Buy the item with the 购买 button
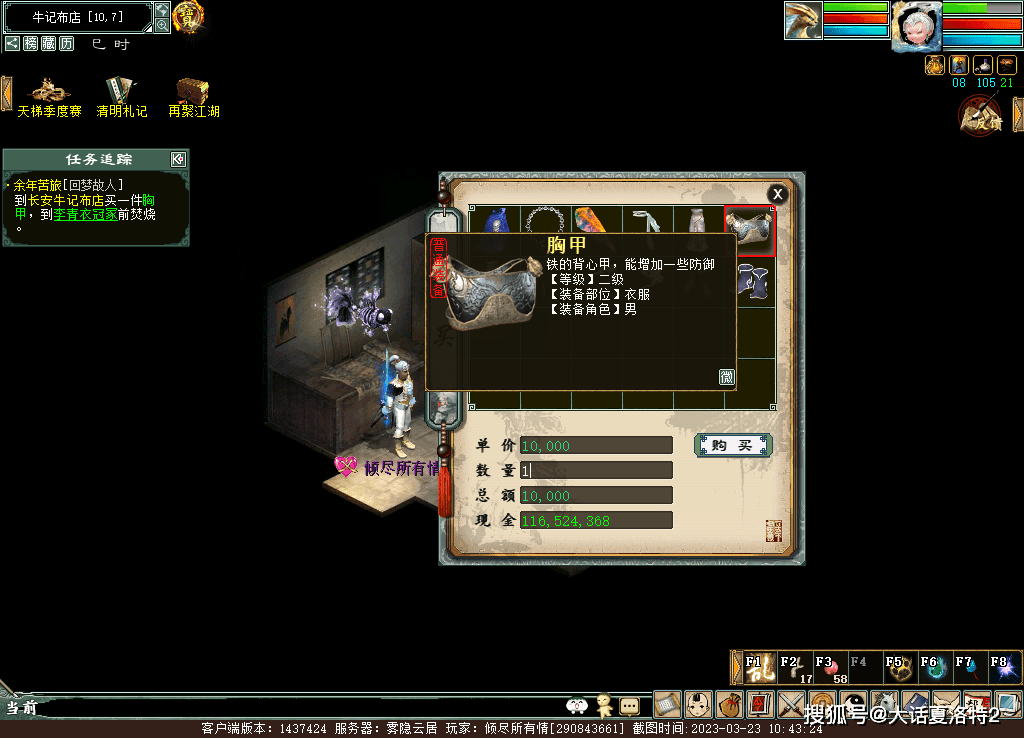 732,445
